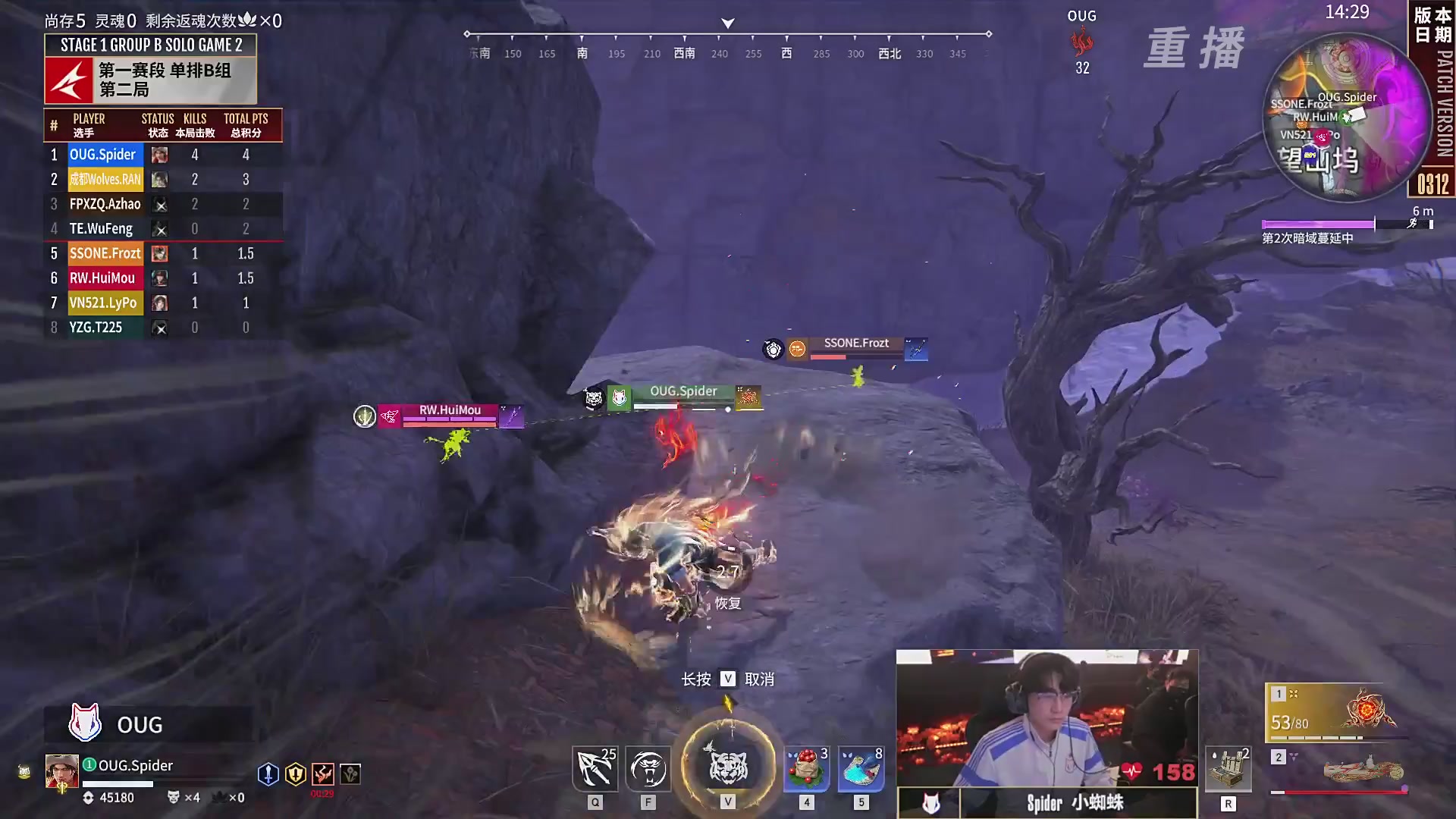Click the yellow shield defense buff icon
Viewport: 1456px width, 819px height.
[x=296, y=773]
